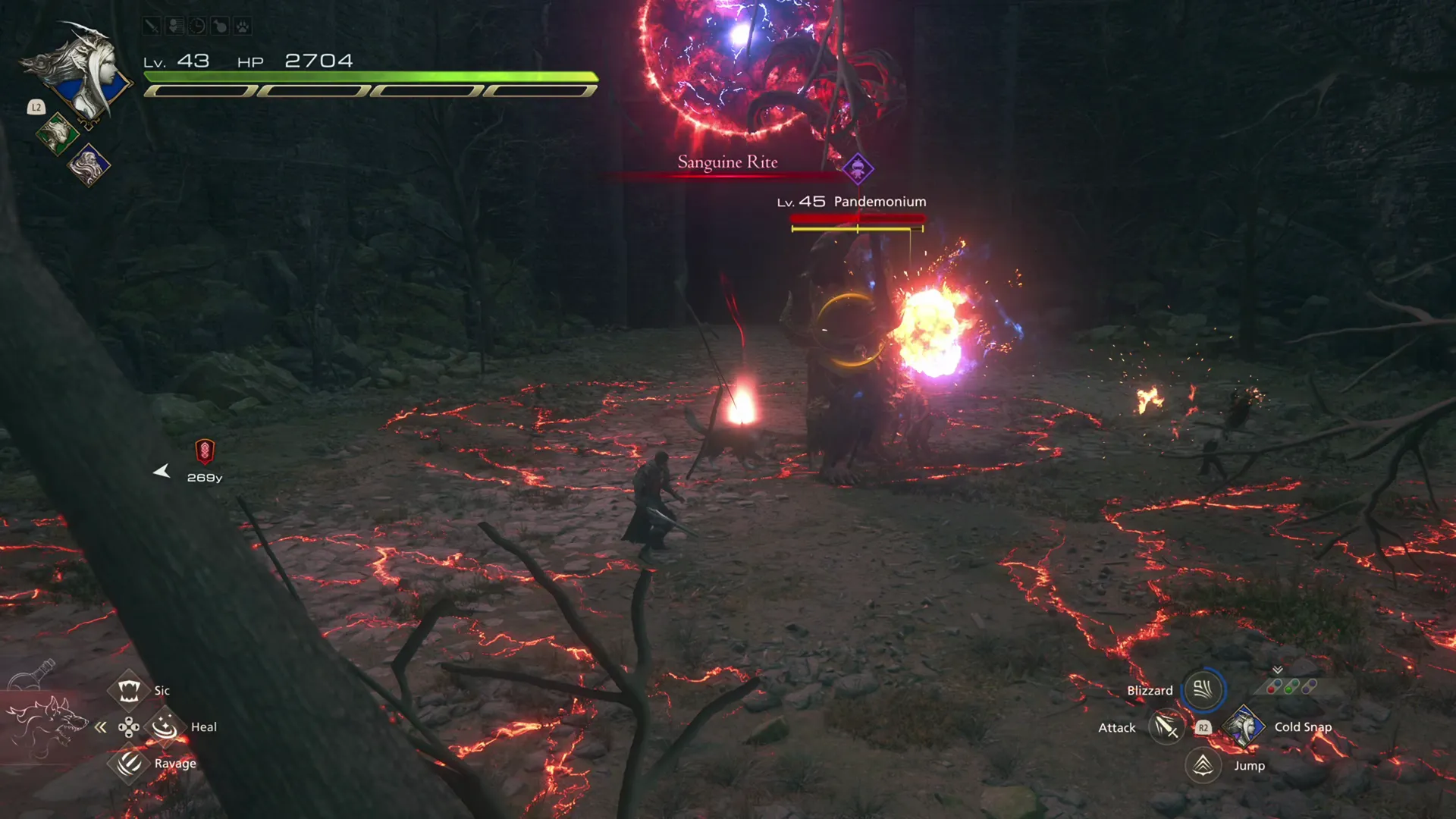Screen dimensions: 1456x819
Task: Click the sword status icon top-left
Action: 152,27
